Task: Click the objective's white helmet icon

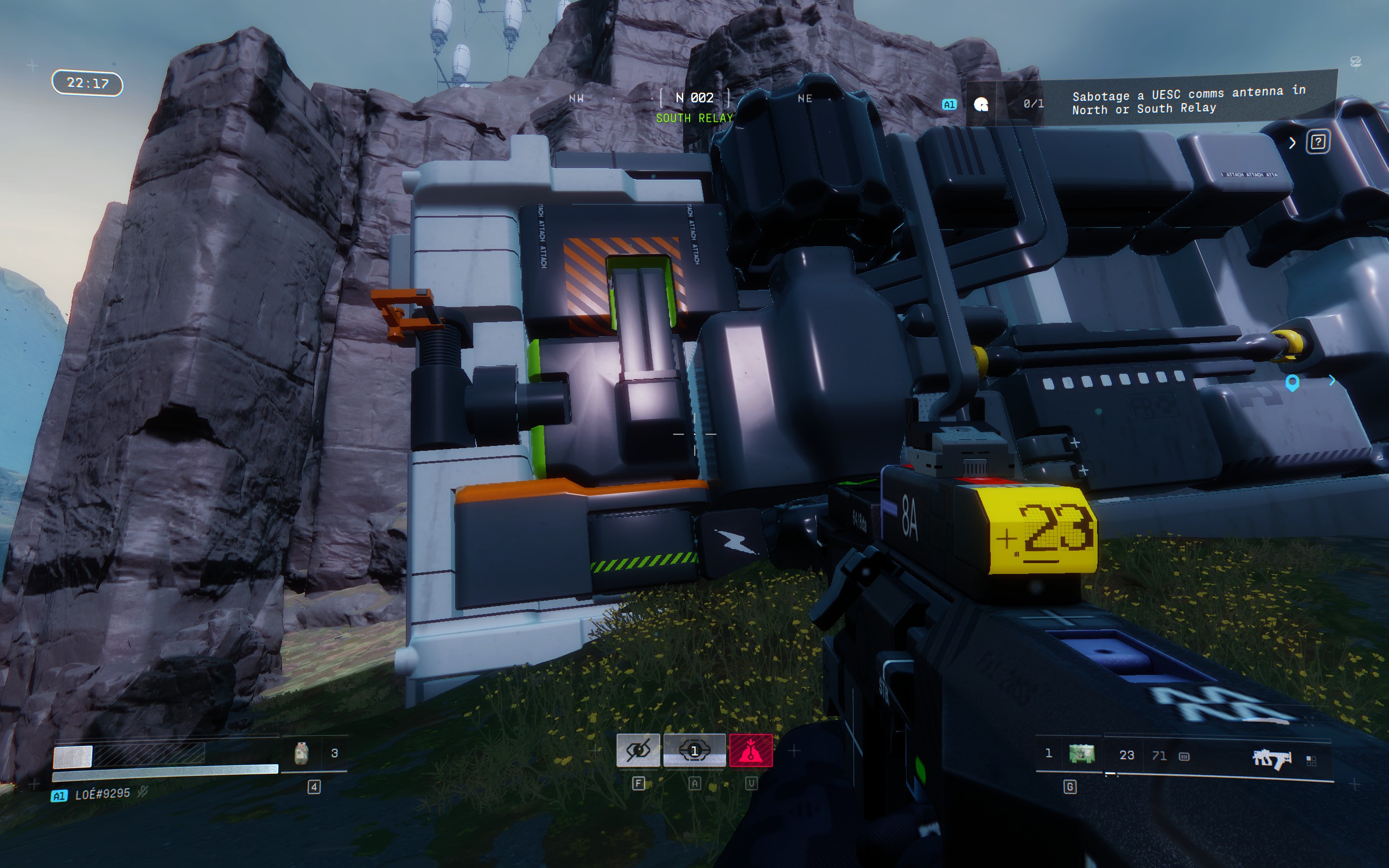Action: pyautogui.click(x=981, y=104)
